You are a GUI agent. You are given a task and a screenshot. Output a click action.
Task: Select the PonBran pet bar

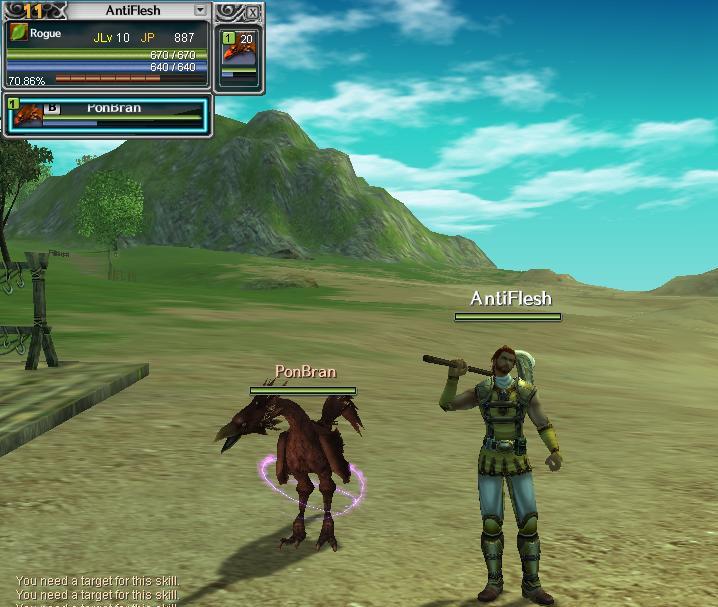pos(108,115)
